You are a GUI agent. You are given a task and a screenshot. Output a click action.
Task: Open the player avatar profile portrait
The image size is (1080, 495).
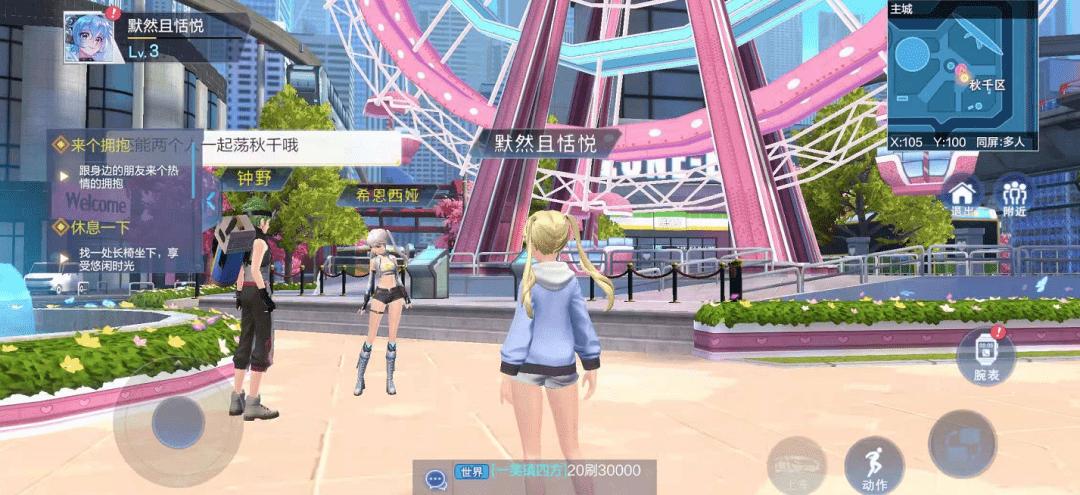tap(86, 38)
